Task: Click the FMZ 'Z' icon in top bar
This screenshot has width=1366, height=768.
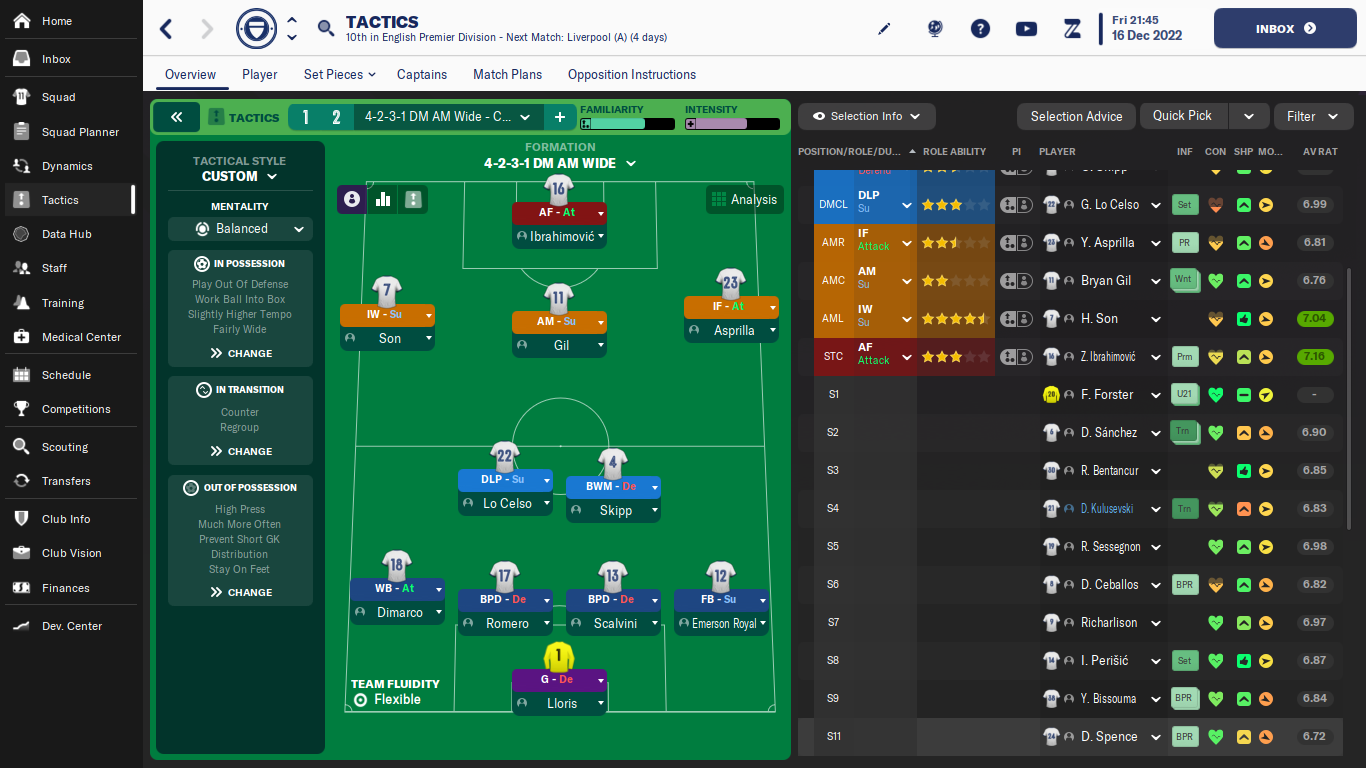Action: coord(1071,29)
